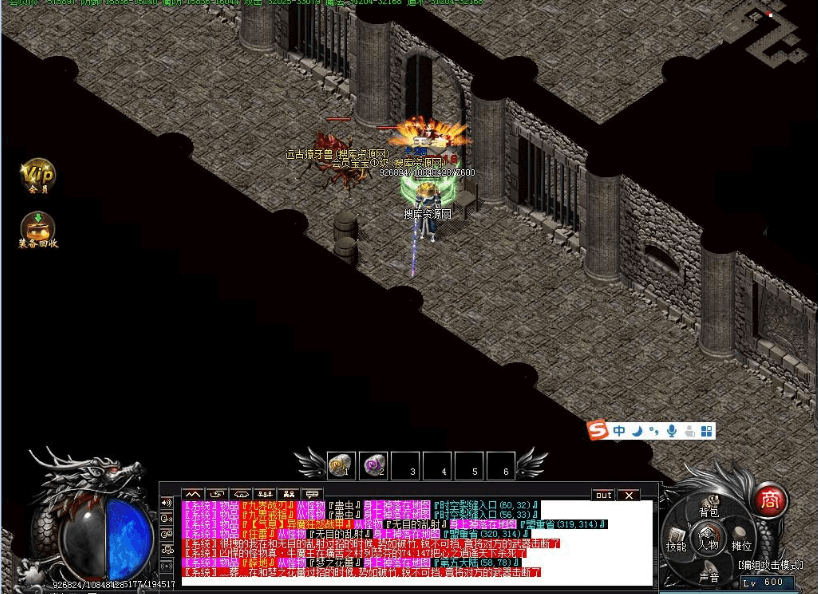Open the 技能 skills menu
The width and height of the screenshot is (818, 594).
point(677,546)
